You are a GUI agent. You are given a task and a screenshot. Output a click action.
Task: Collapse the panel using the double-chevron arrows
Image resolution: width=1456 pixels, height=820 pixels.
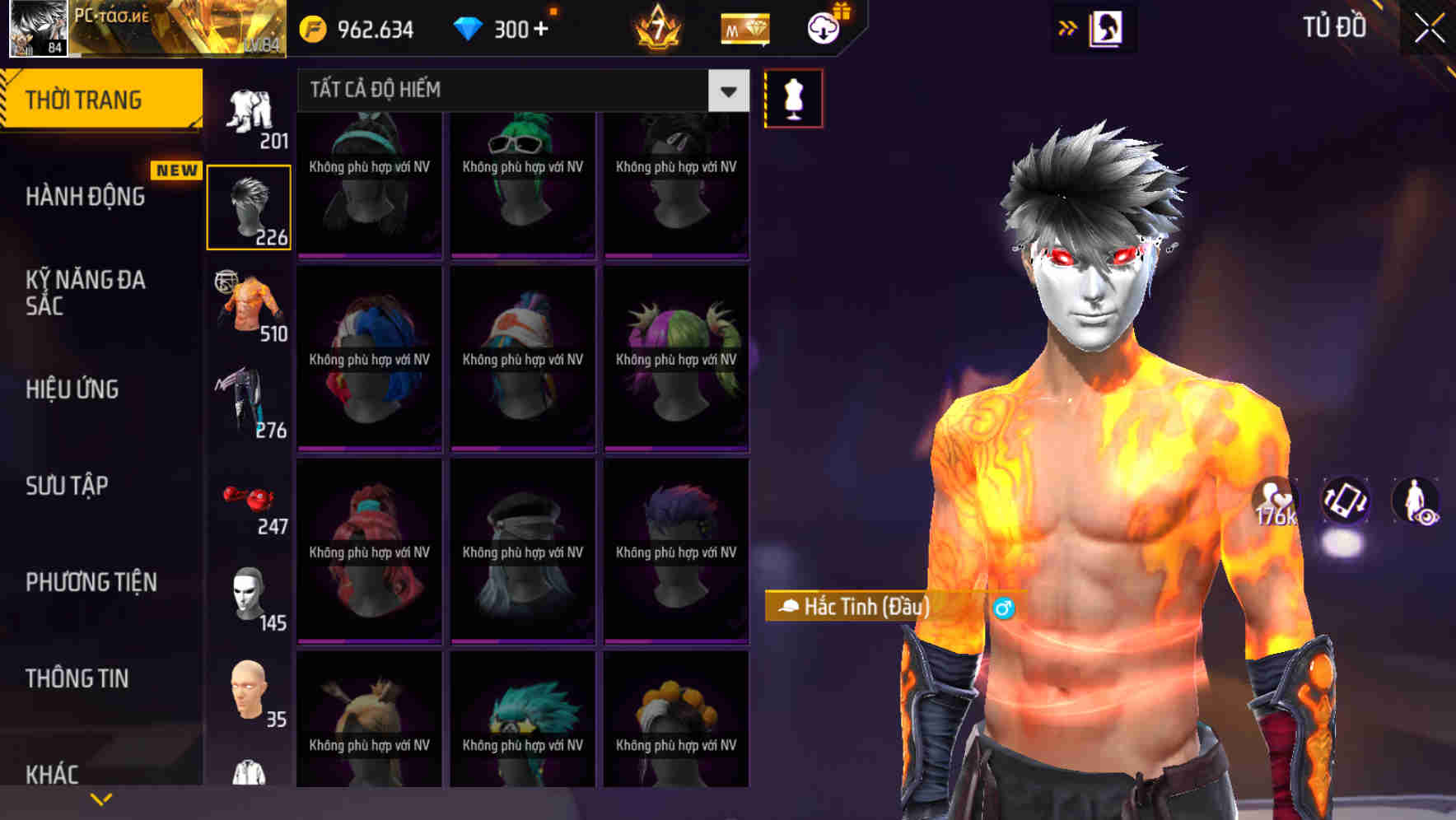[x=1066, y=26]
